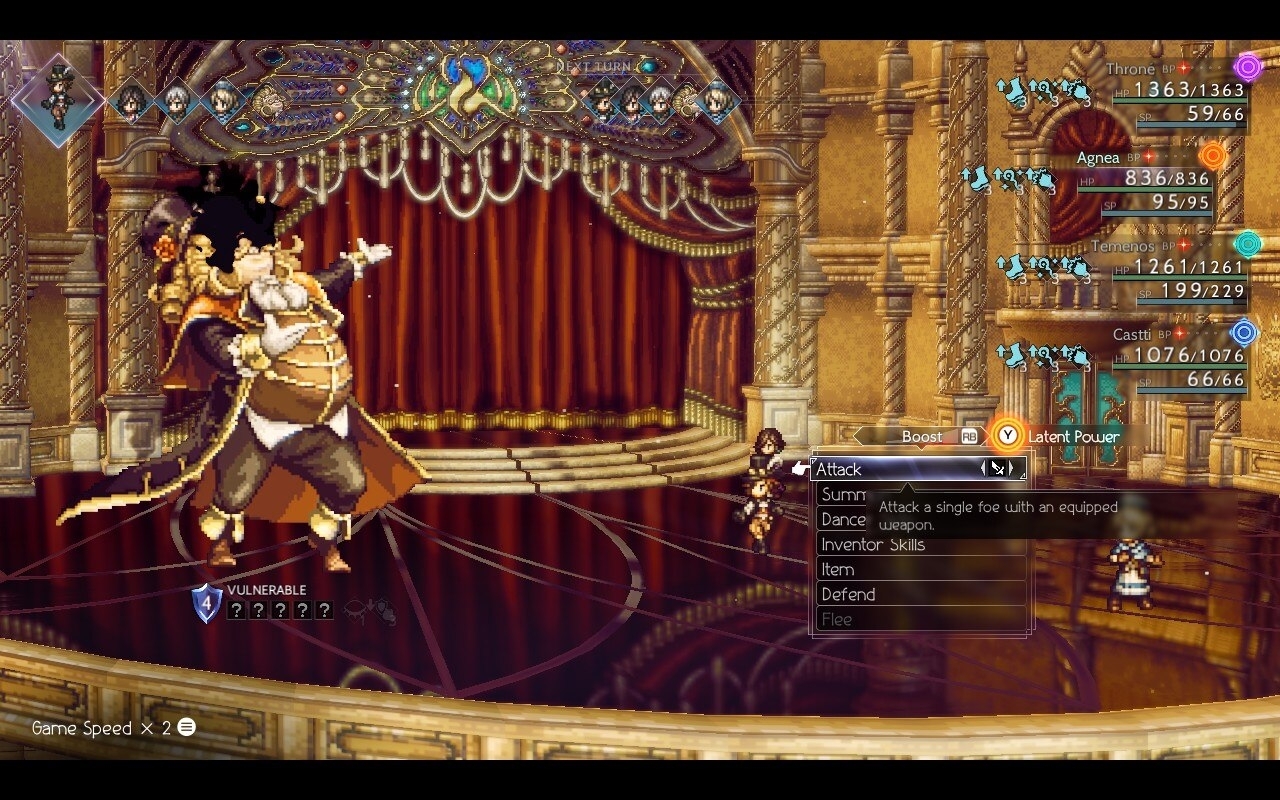1280x800 pixels.
Task: Switch weapon with the Attack row arrows
Action: pyautogui.click(x=998, y=468)
